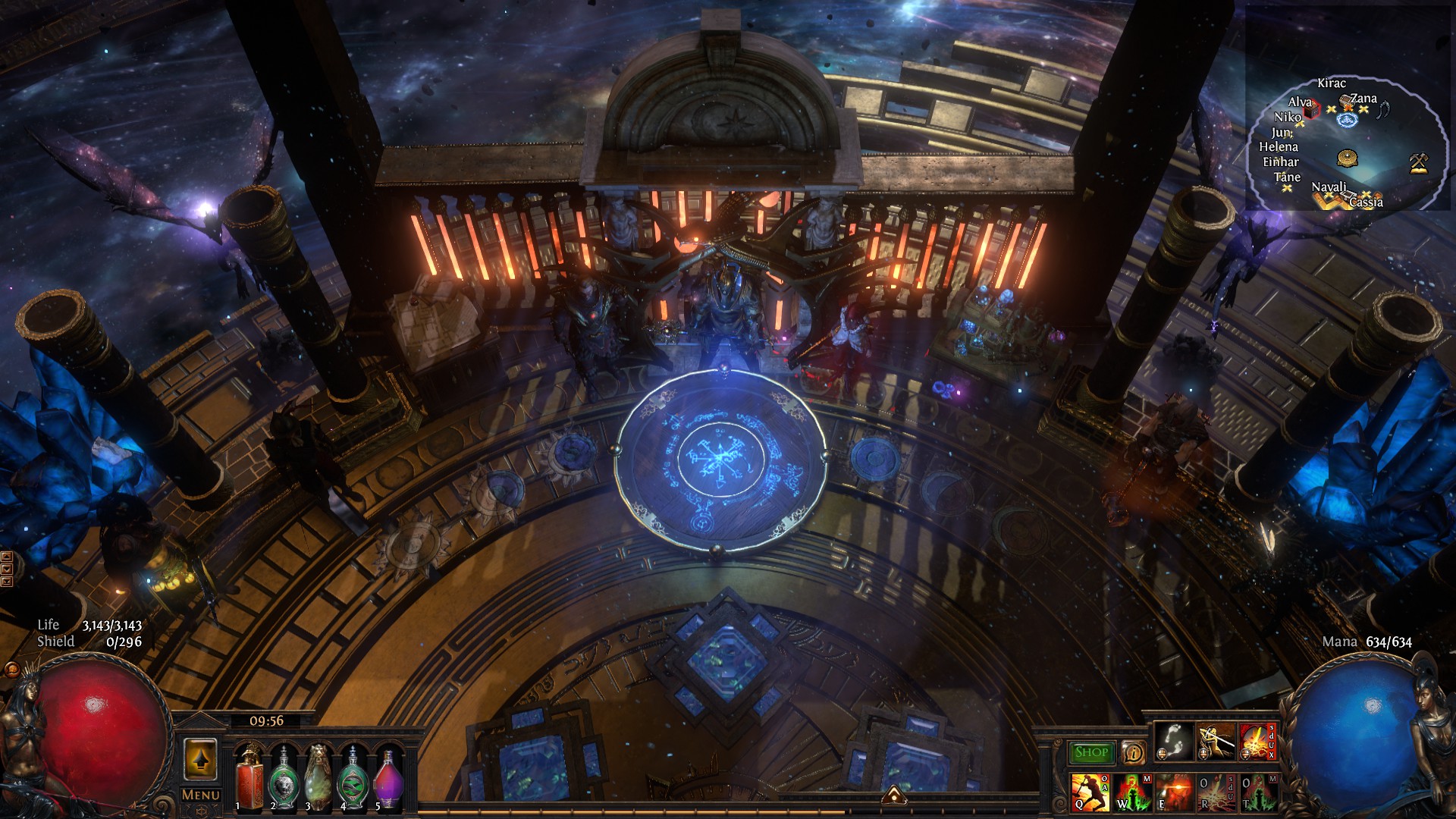1456x819 pixels.
Task: Activate the Q leap slam skill
Action: (1090, 792)
